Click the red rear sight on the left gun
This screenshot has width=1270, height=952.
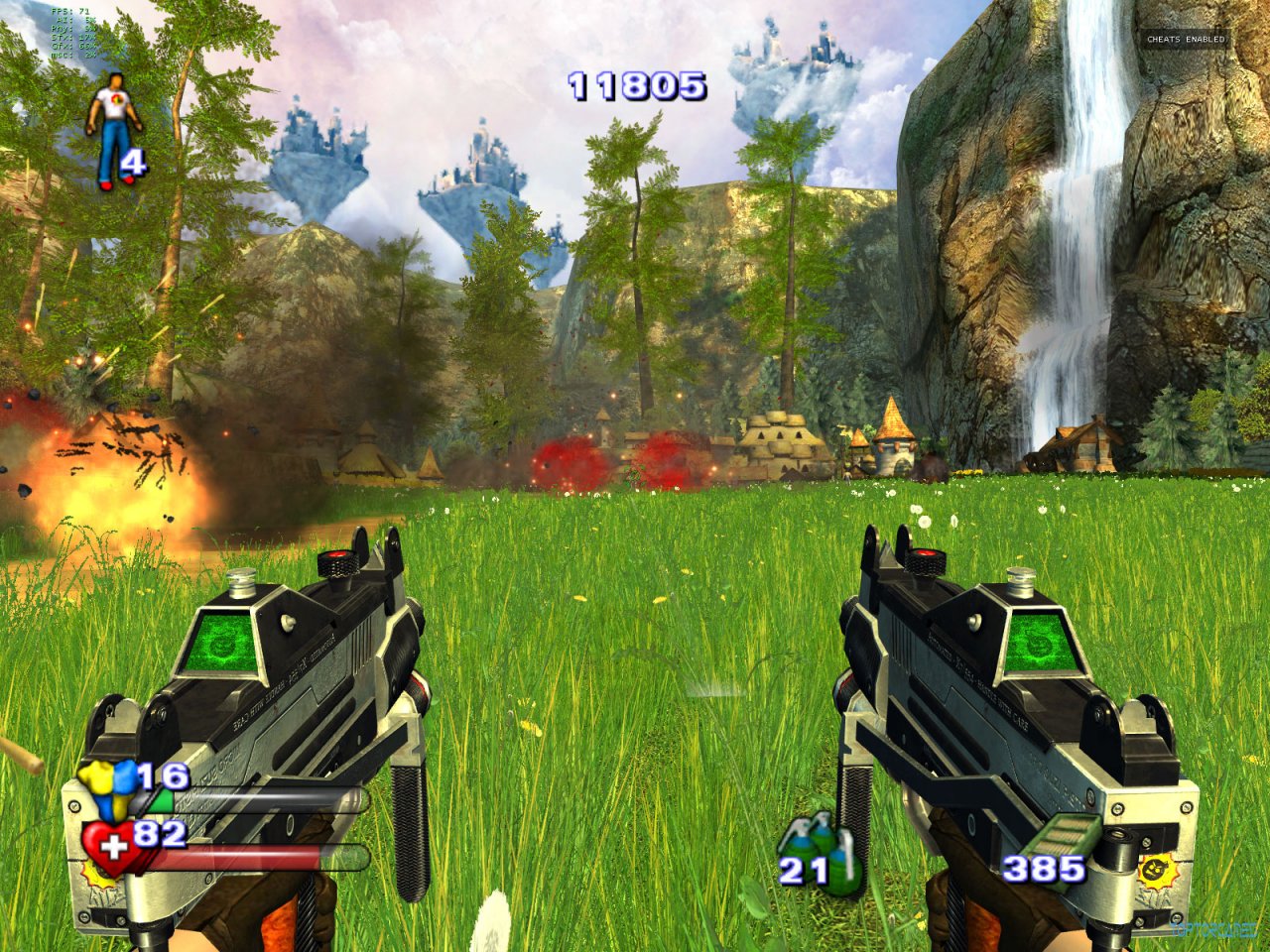coord(337,555)
